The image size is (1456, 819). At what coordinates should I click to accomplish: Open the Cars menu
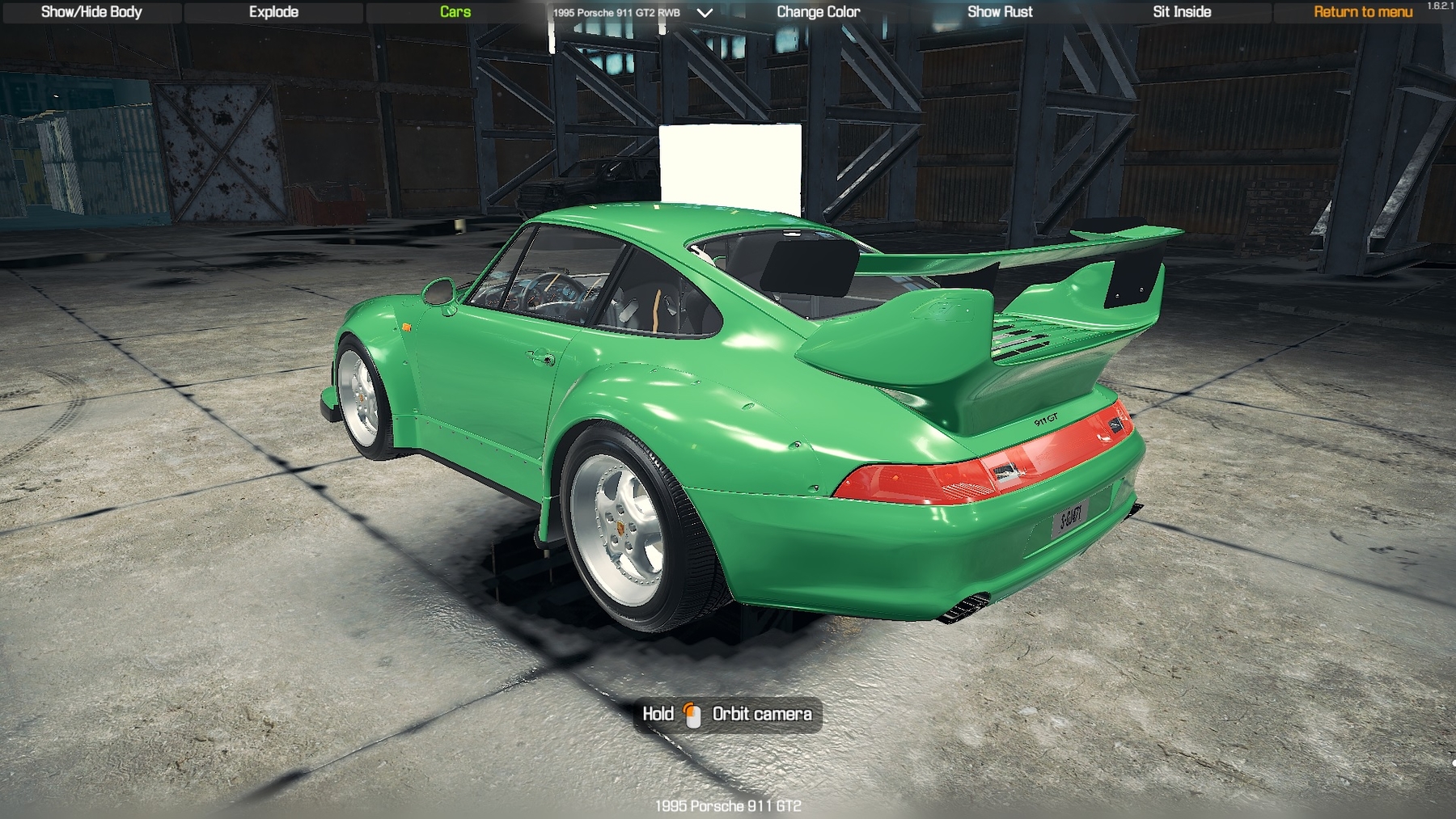click(x=455, y=12)
